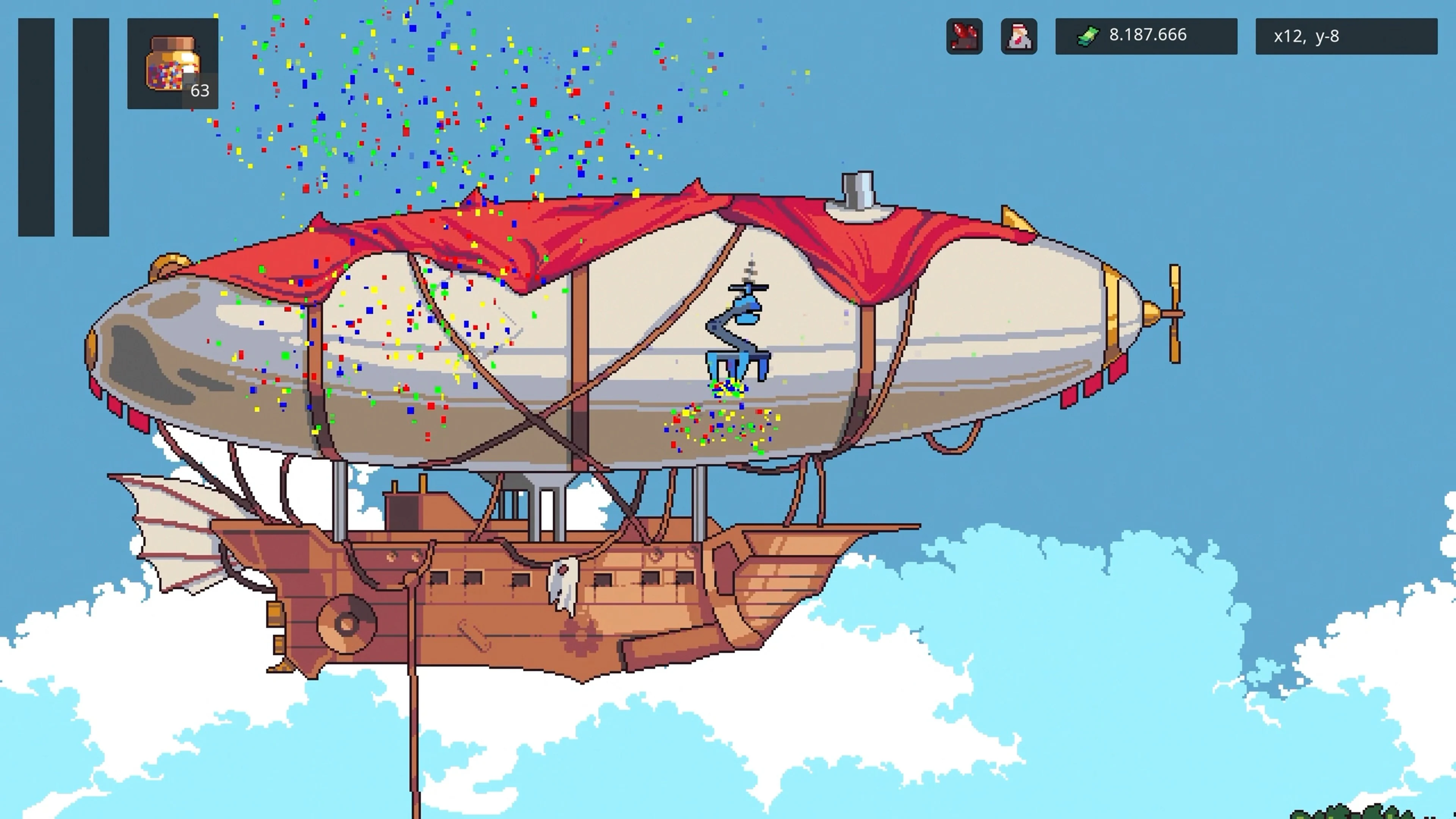Image resolution: width=1456 pixels, height=819 pixels.
Task: Click the hanging white flag on the deck
Action: pyautogui.click(x=562, y=588)
